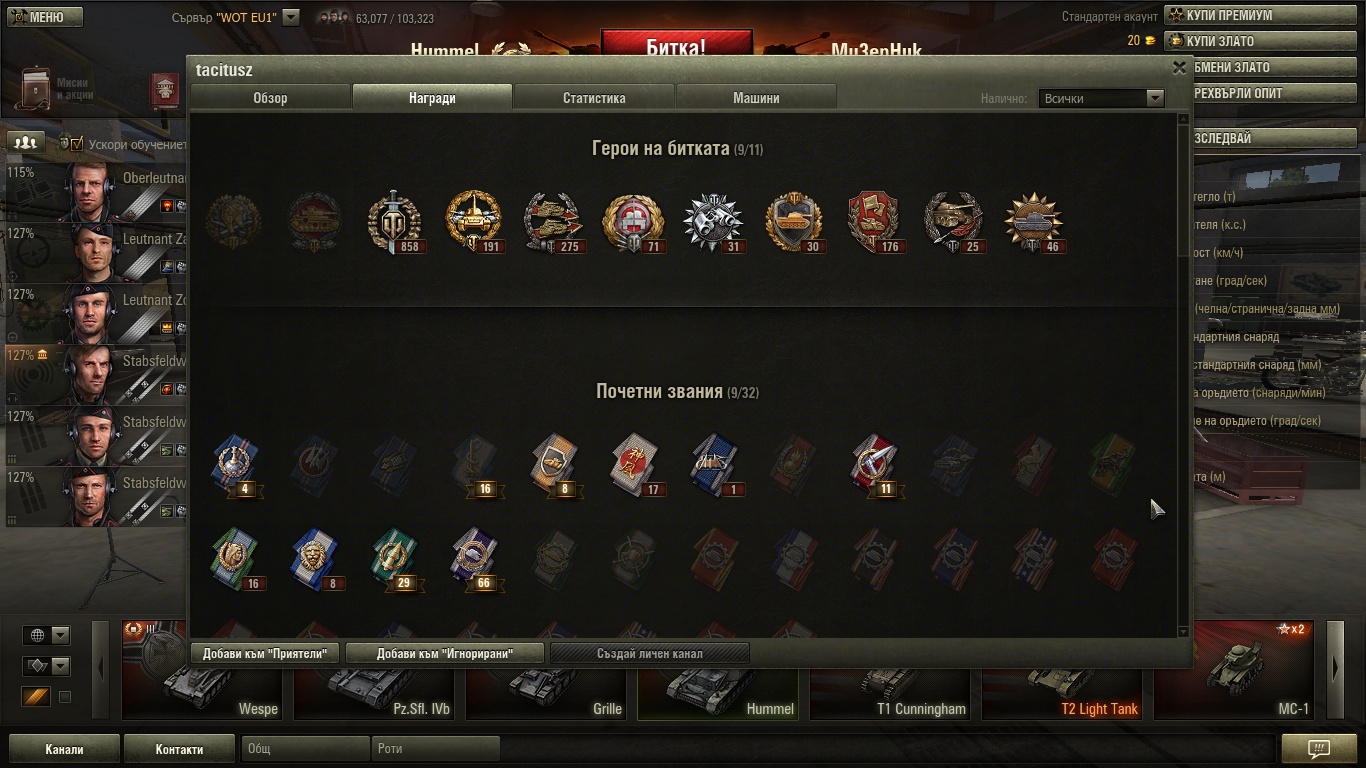
Task: Open the Канали button
Action: 64,749
